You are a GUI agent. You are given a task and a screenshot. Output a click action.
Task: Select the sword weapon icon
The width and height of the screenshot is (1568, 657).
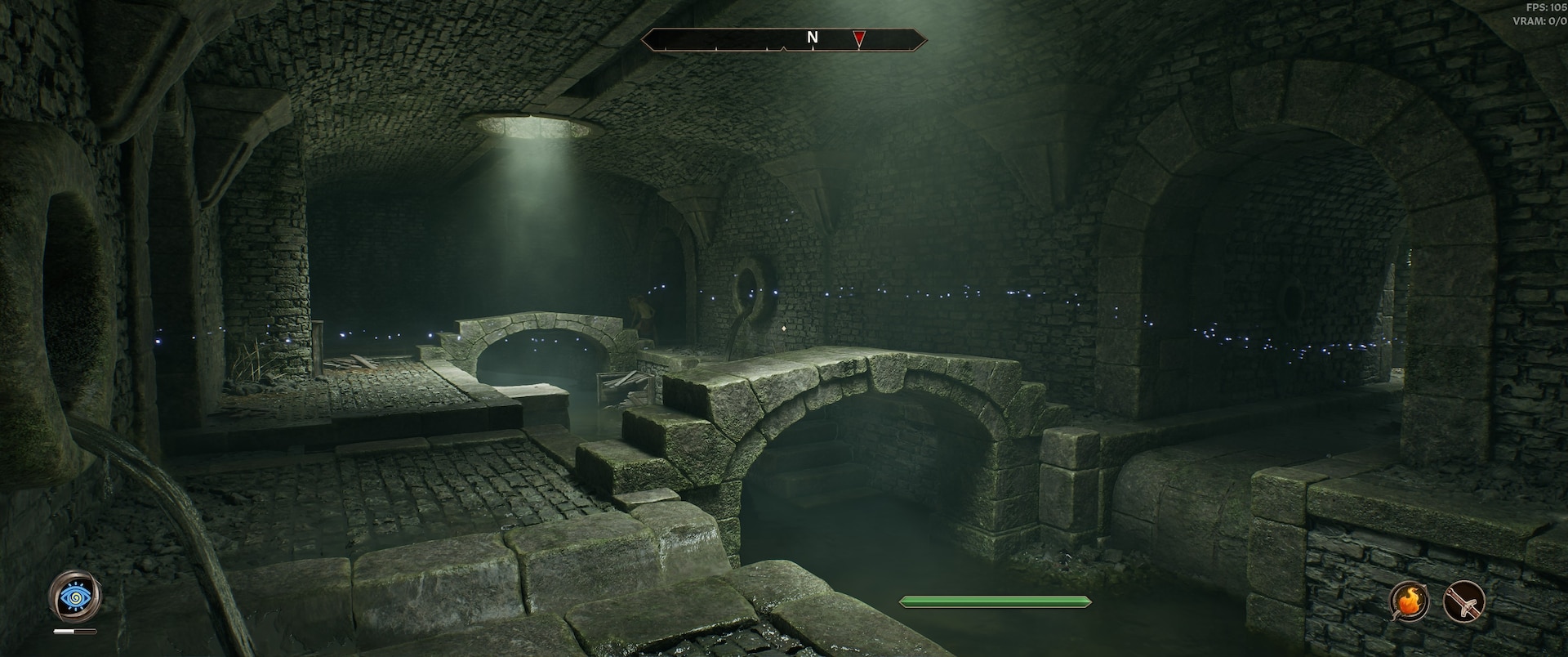point(1463,603)
